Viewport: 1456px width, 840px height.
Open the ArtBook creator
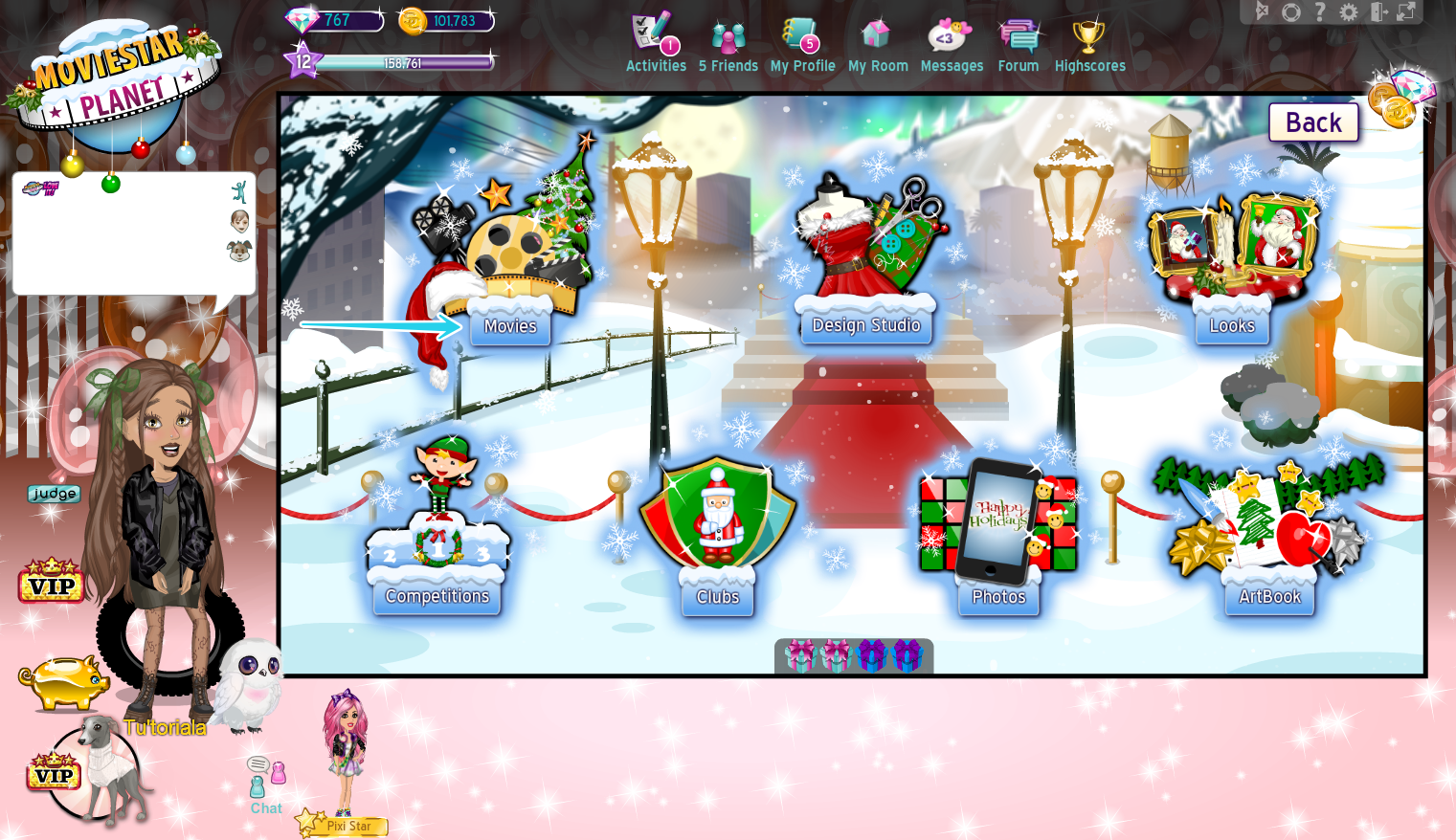(x=1269, y=595)
